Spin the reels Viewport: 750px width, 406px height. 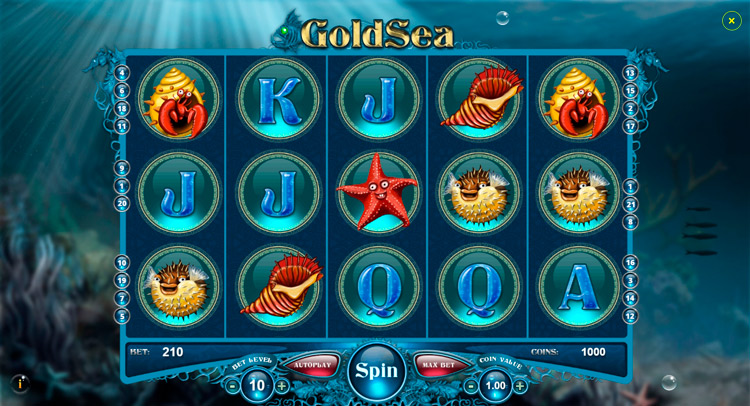[x=376, y=370]
